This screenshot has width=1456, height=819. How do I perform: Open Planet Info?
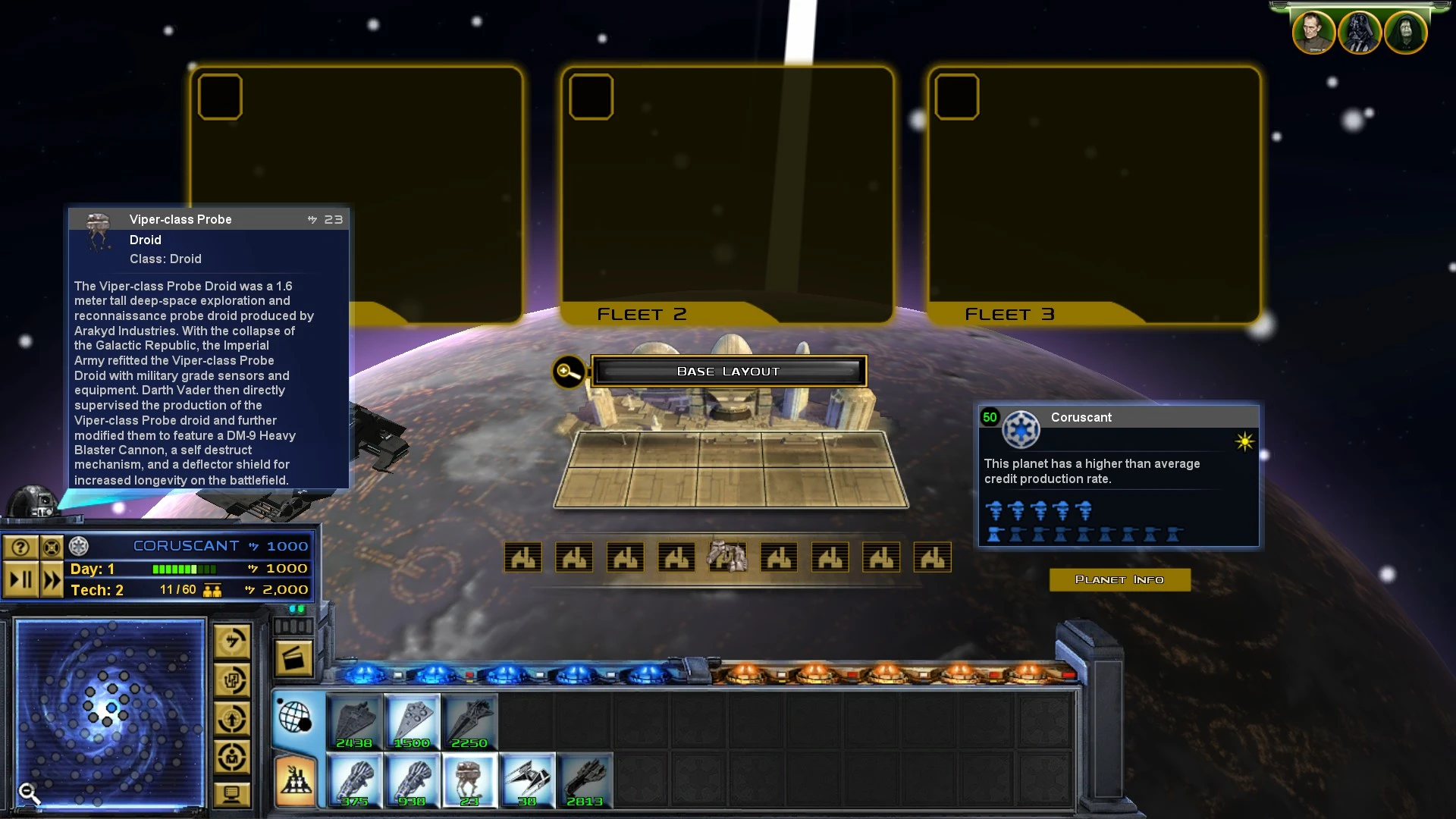[1119, 579]
